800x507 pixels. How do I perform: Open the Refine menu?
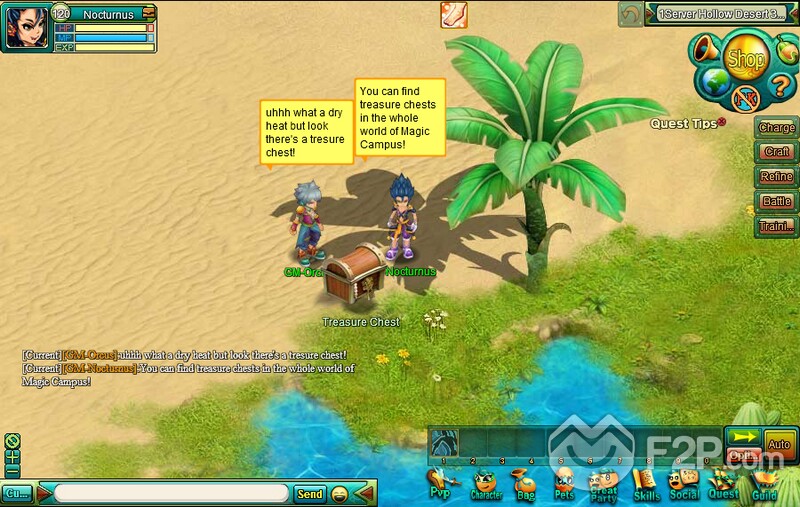(x=776, y=177)
